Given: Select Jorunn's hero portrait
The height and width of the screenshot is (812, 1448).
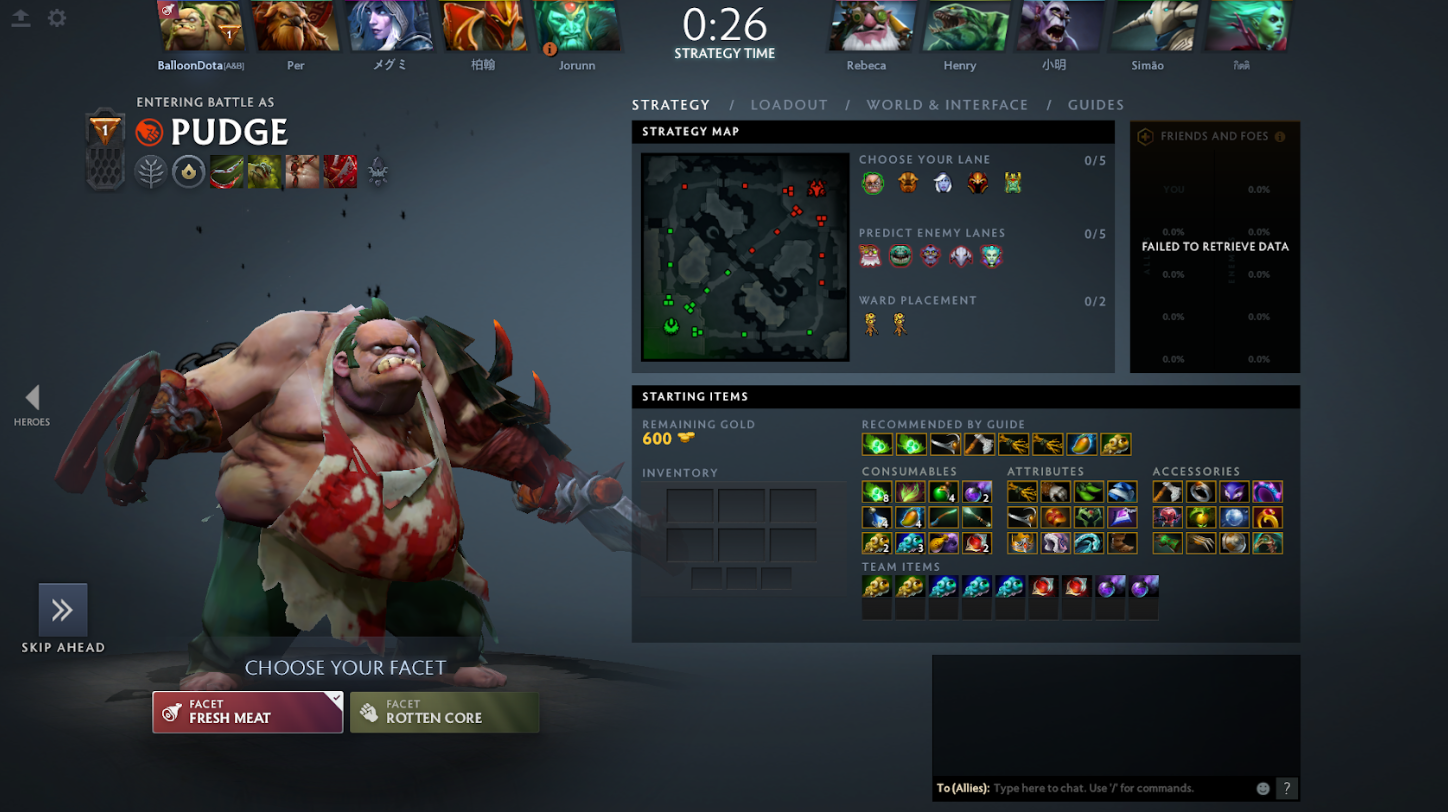Looking at the screenshot, I should coord(577,26).
